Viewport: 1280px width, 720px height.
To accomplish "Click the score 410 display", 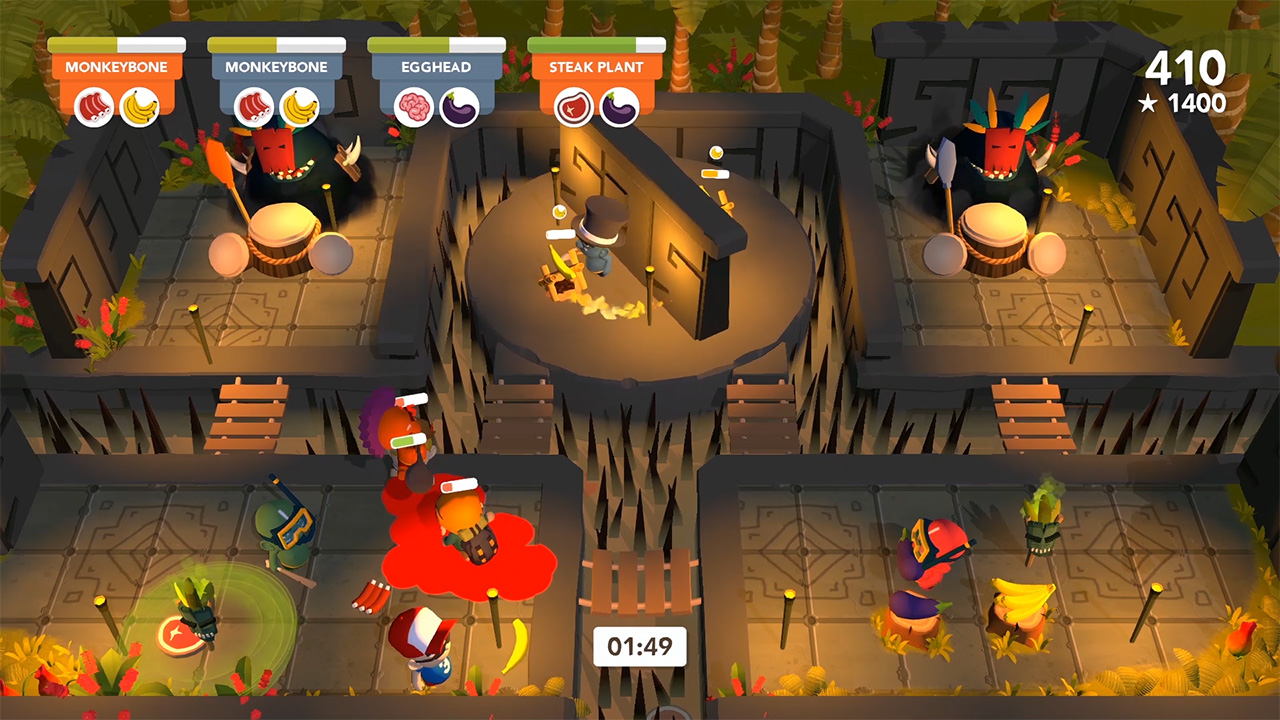I will 1185,69.
